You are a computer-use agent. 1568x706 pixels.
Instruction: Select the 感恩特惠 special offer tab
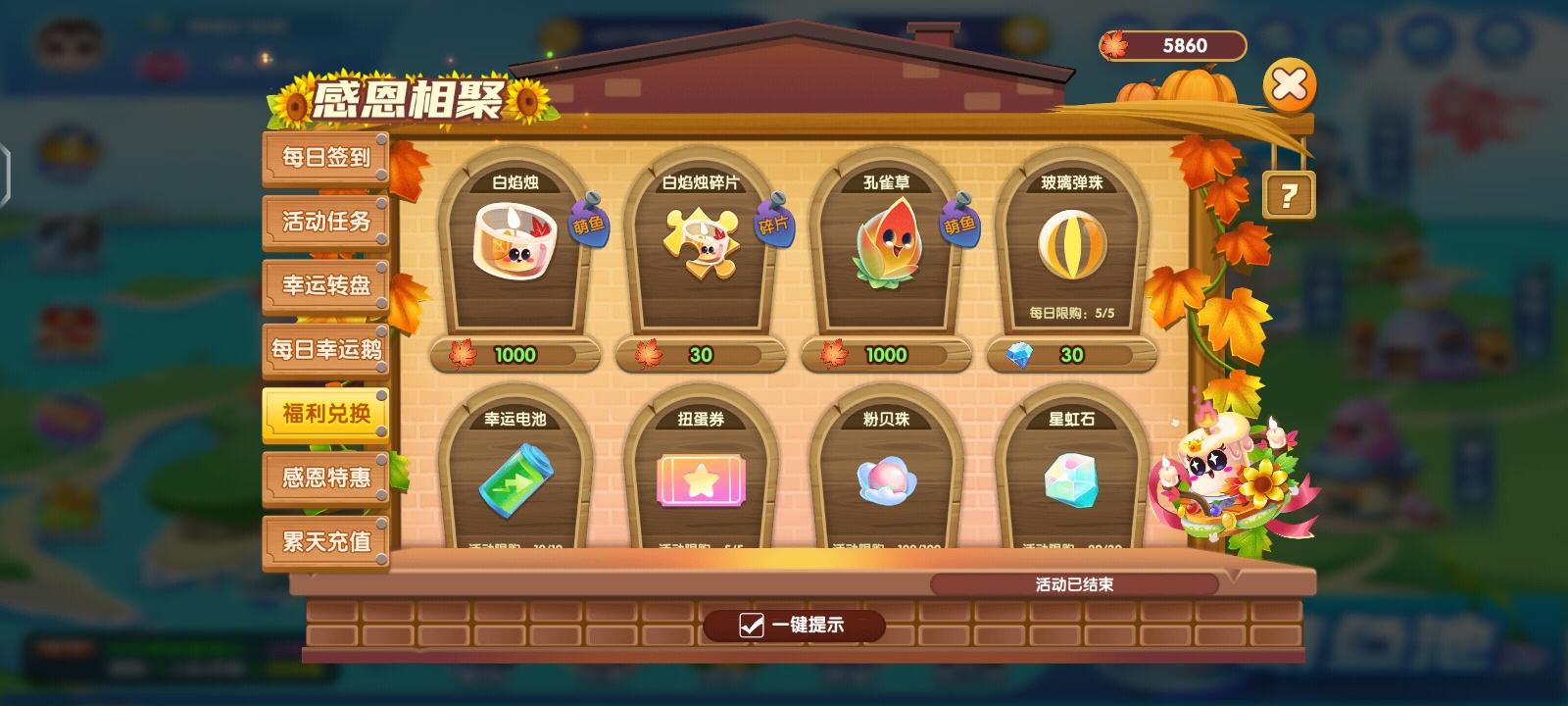[x=325, y=477]
